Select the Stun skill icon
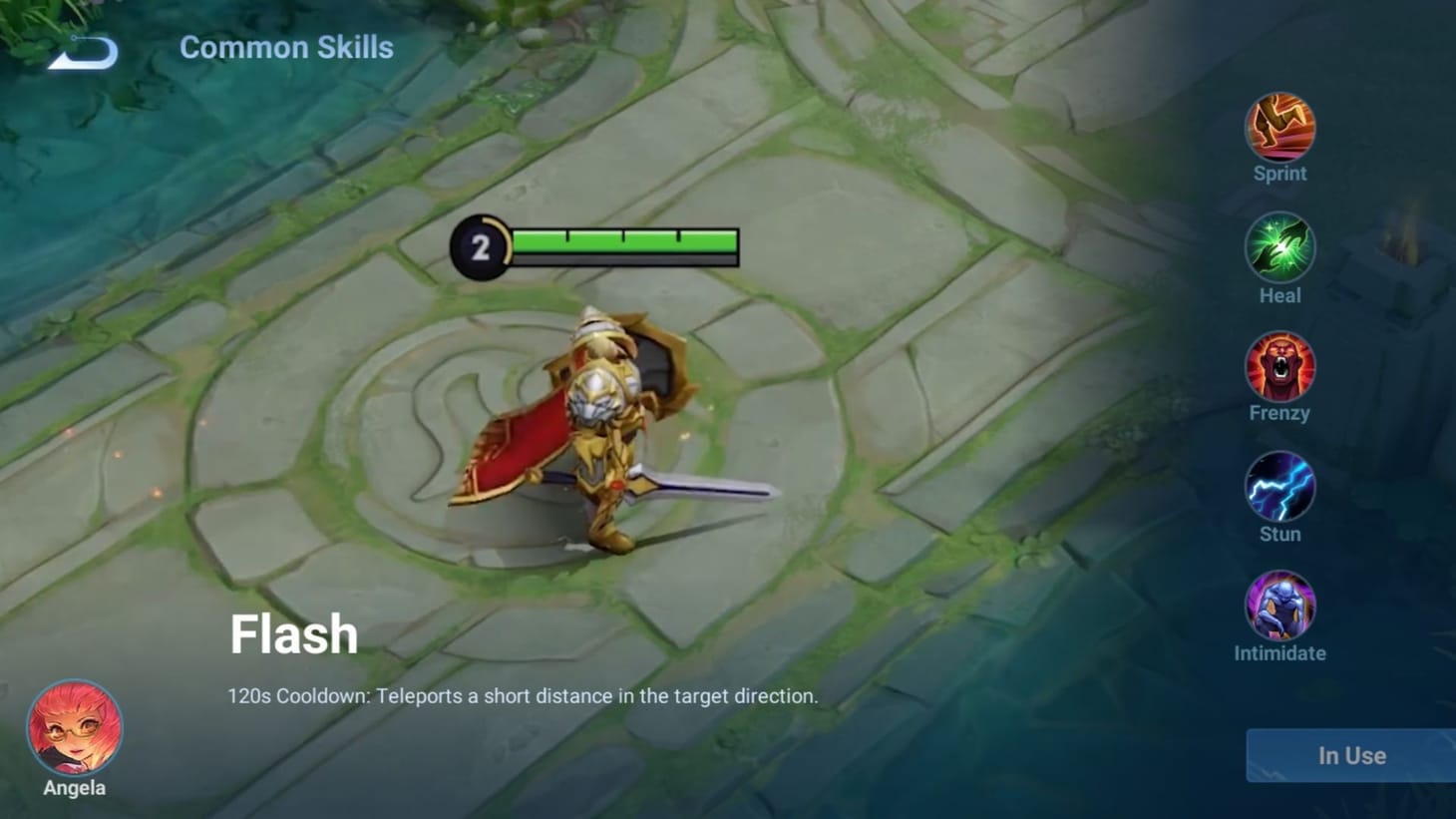This screenshot has width=1456, height=819. (x=1279, y=488)
